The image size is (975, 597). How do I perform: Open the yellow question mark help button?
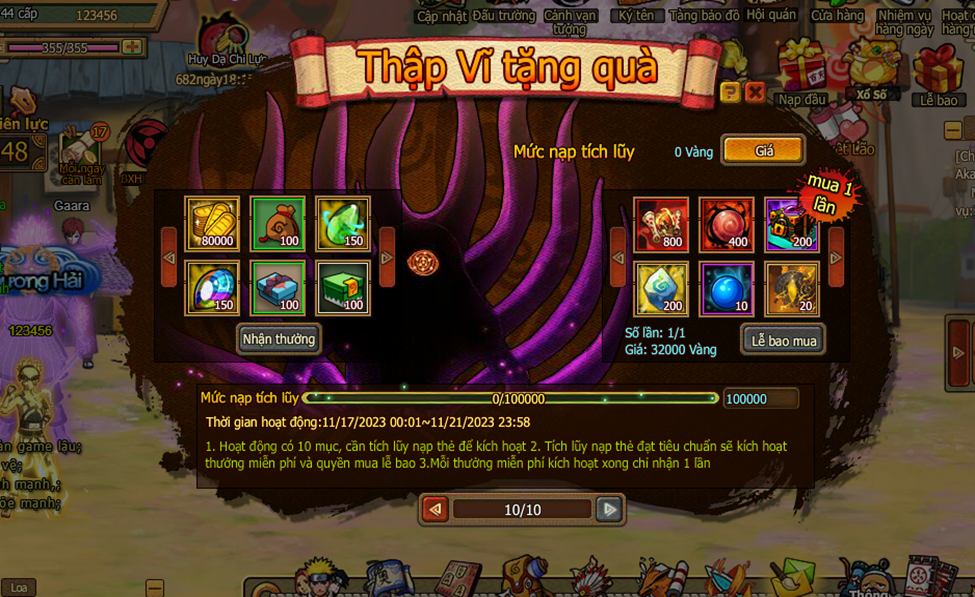(730, 93)
